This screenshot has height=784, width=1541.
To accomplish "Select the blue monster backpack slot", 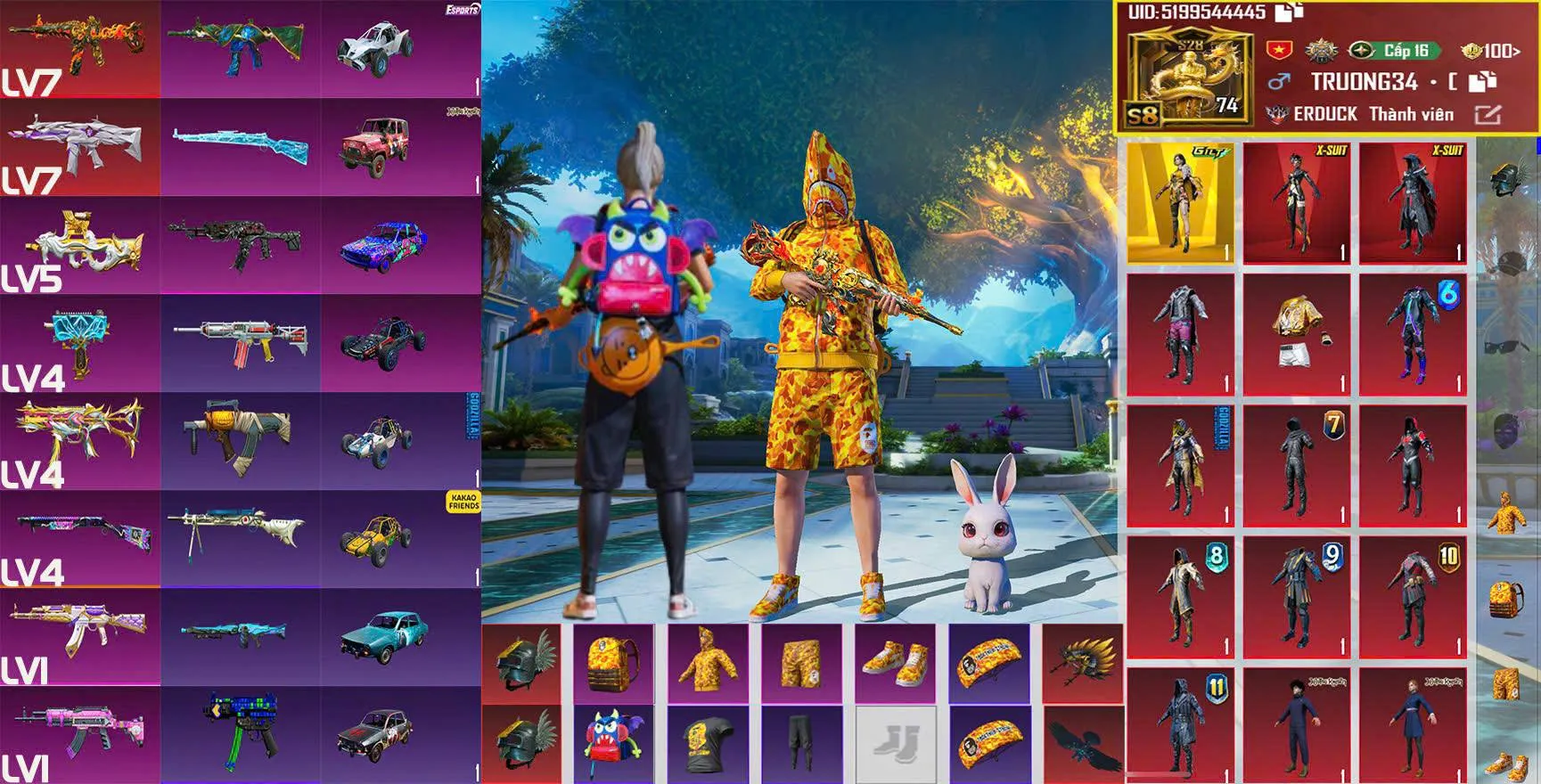I will tap(613, 745).
